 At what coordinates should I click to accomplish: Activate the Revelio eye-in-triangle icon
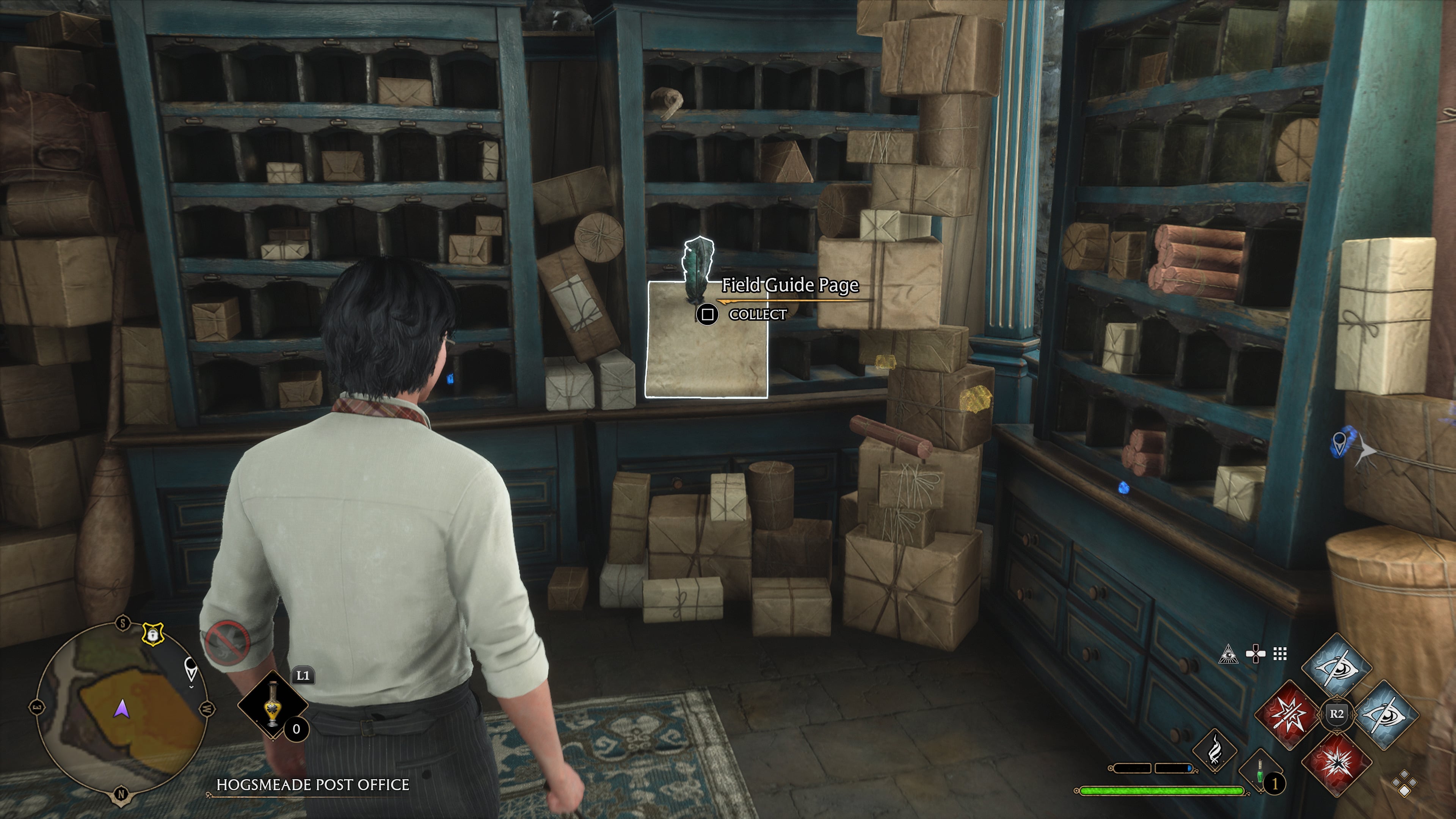pos(1228,654)
